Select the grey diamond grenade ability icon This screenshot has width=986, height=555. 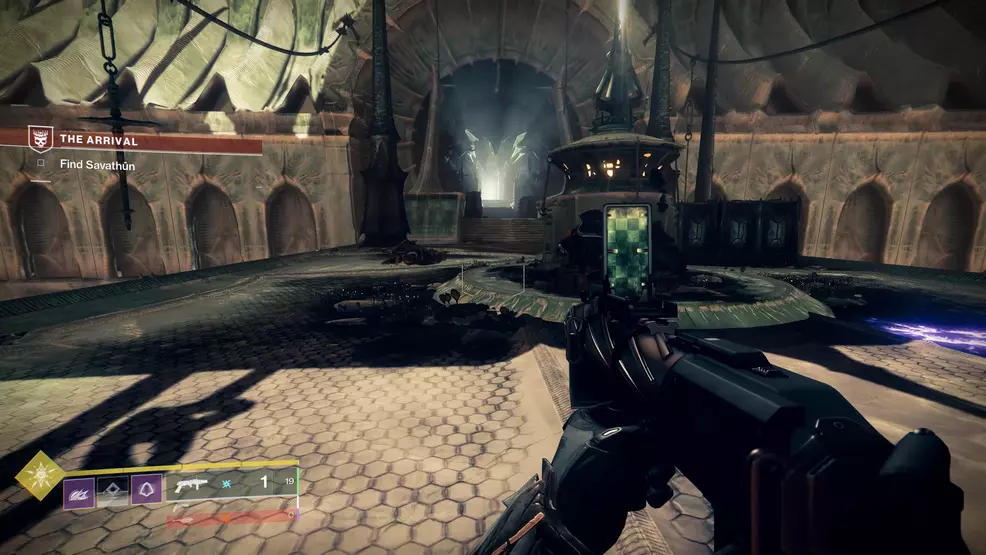tap(112, 491)
